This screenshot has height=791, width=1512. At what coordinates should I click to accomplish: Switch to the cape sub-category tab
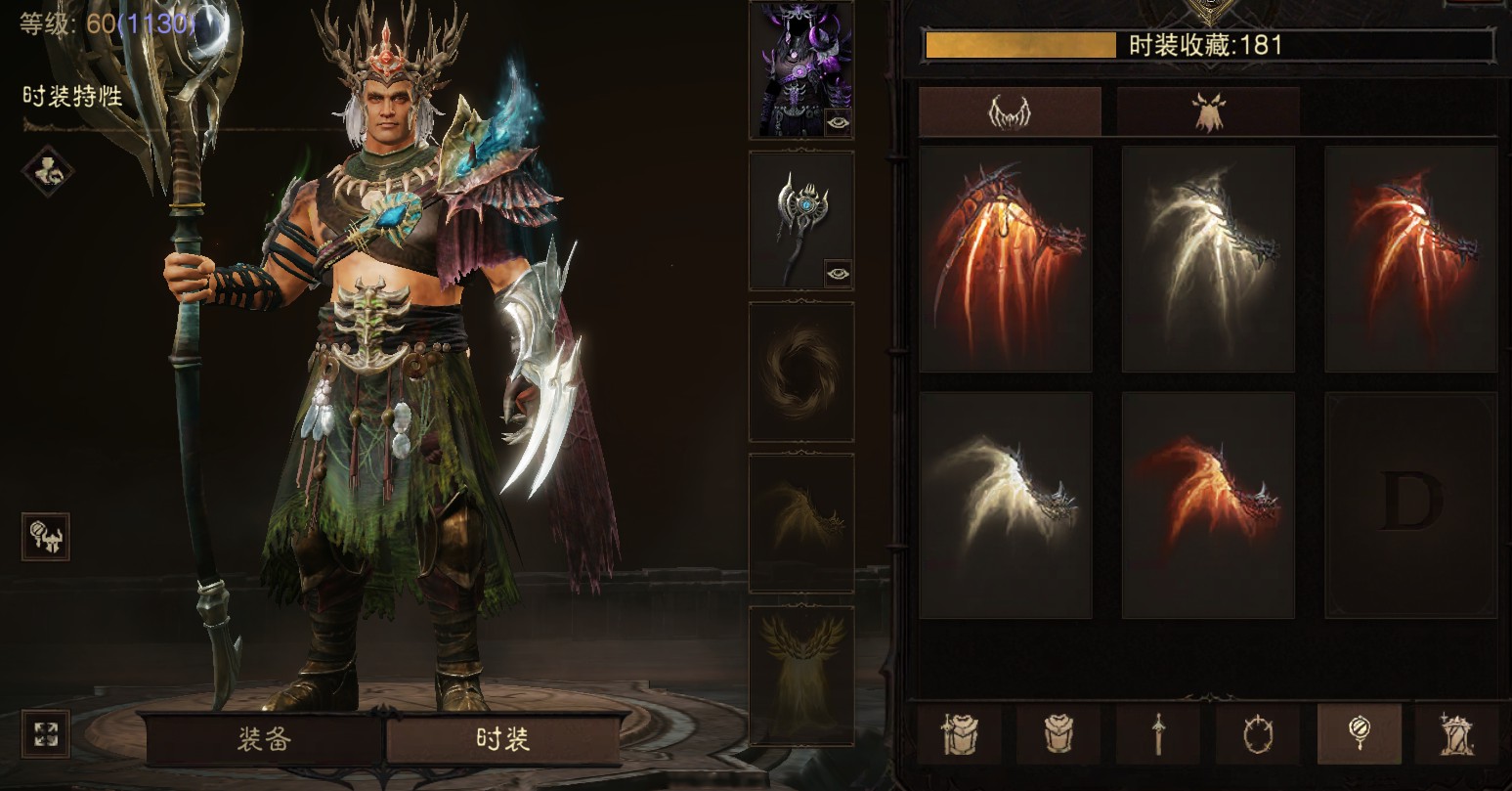1208,111
